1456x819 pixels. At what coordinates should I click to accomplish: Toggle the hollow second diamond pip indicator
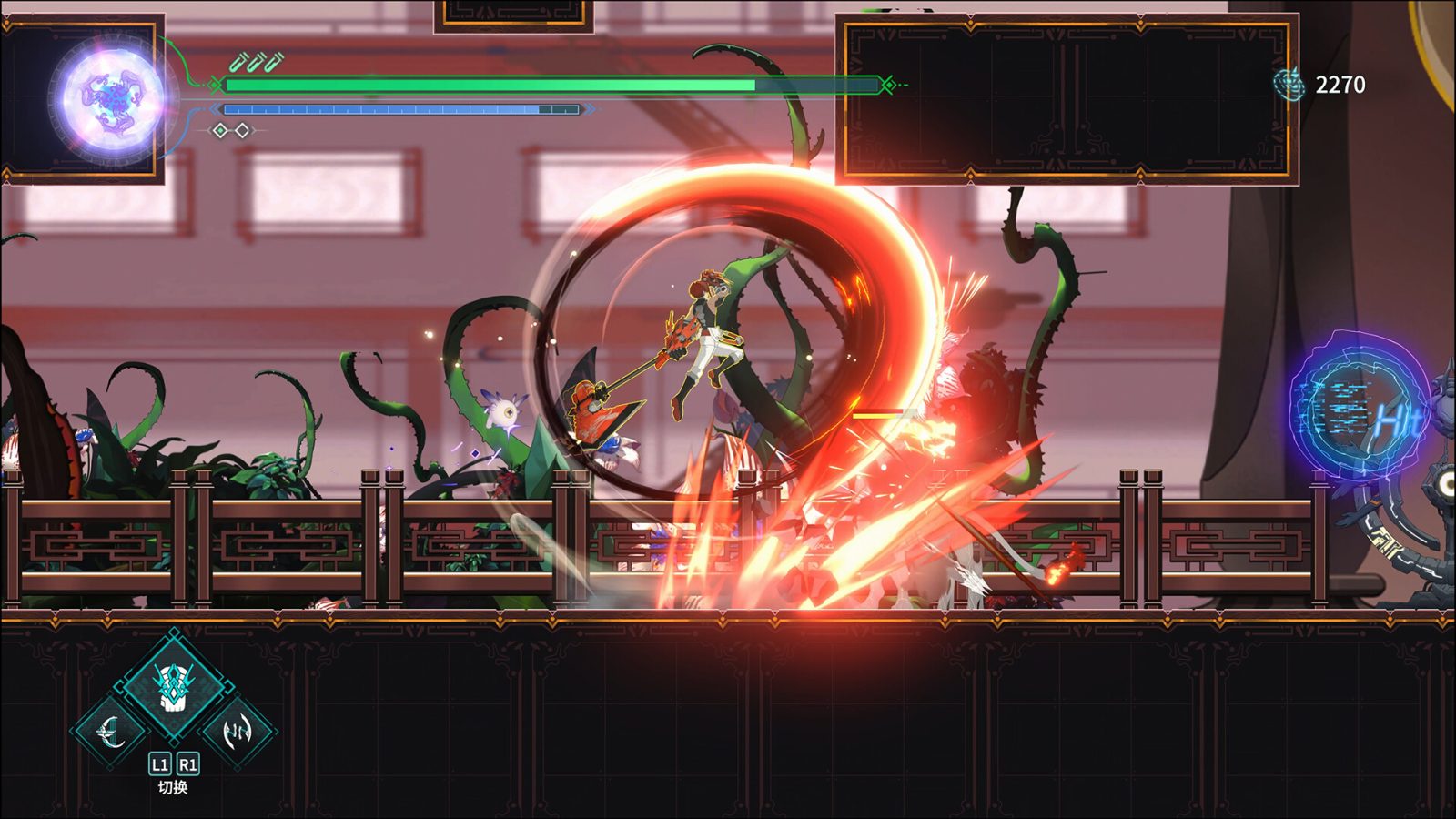point(241,129)
